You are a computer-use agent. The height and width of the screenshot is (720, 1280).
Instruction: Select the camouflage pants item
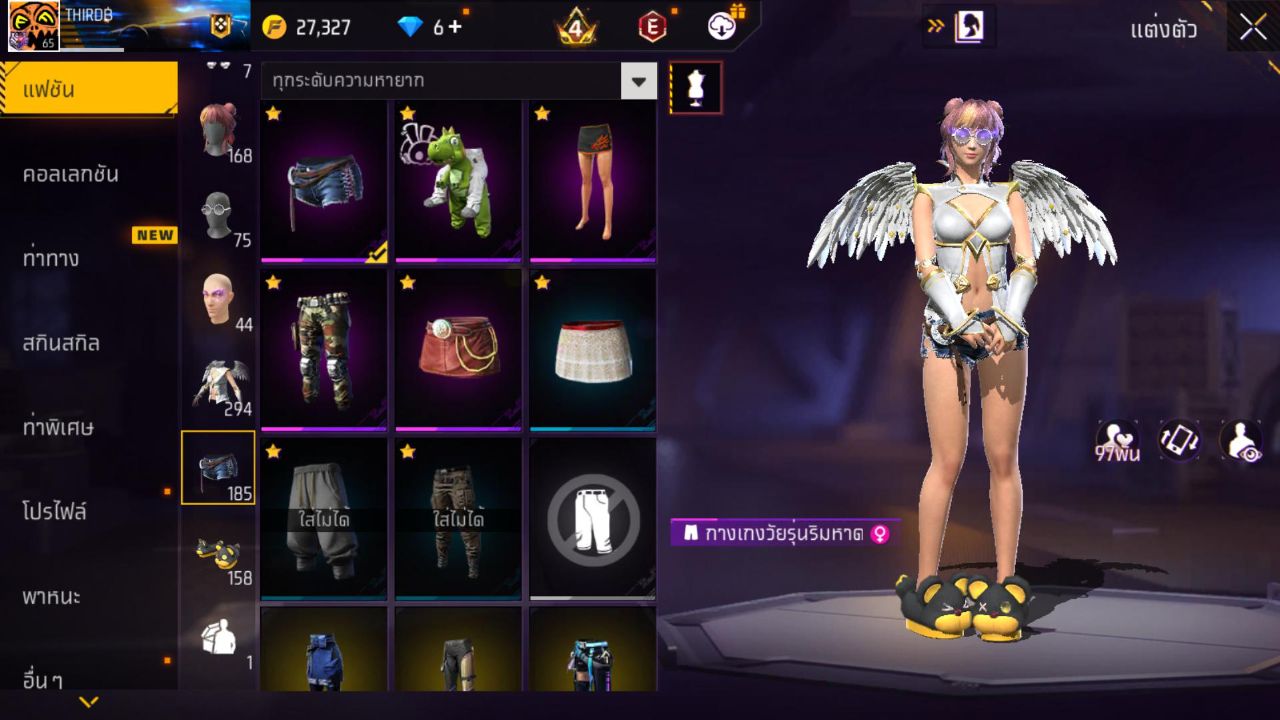[324, 349]
